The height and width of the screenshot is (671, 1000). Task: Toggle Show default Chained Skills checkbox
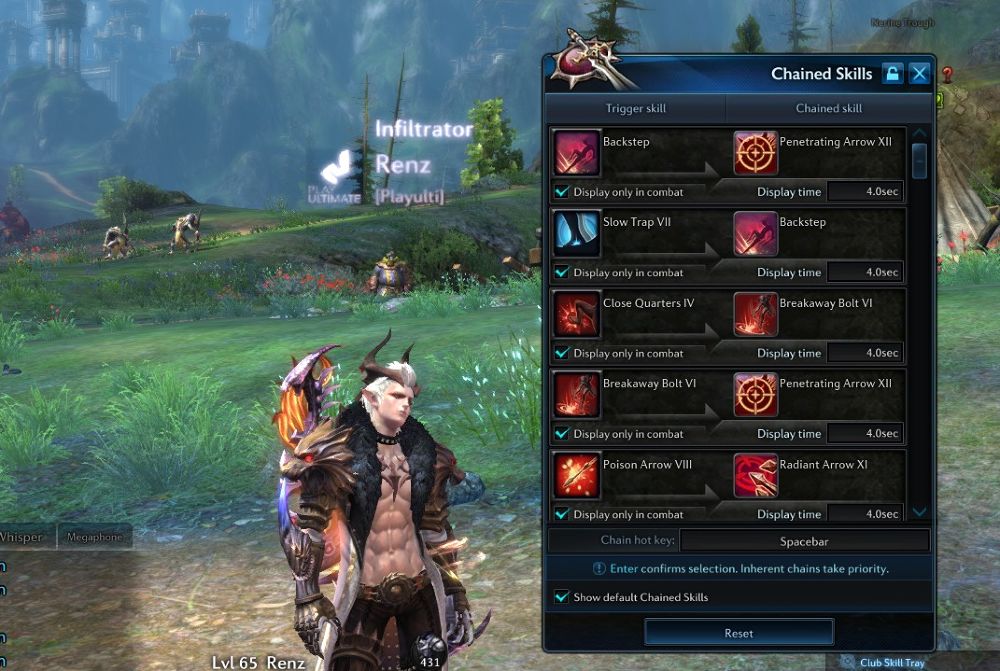[562, 597]
